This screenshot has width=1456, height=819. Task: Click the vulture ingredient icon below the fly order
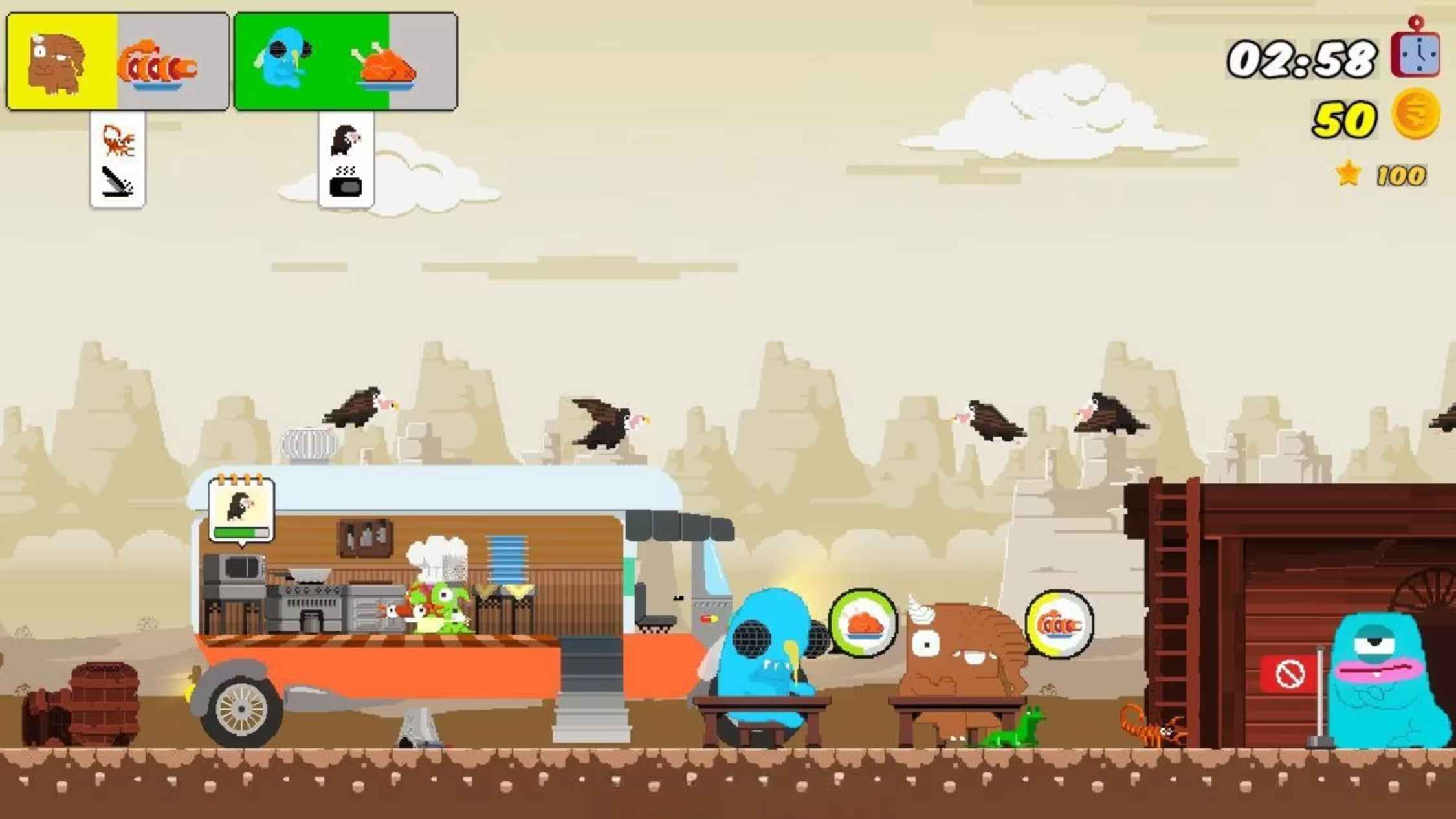point(346,139)
